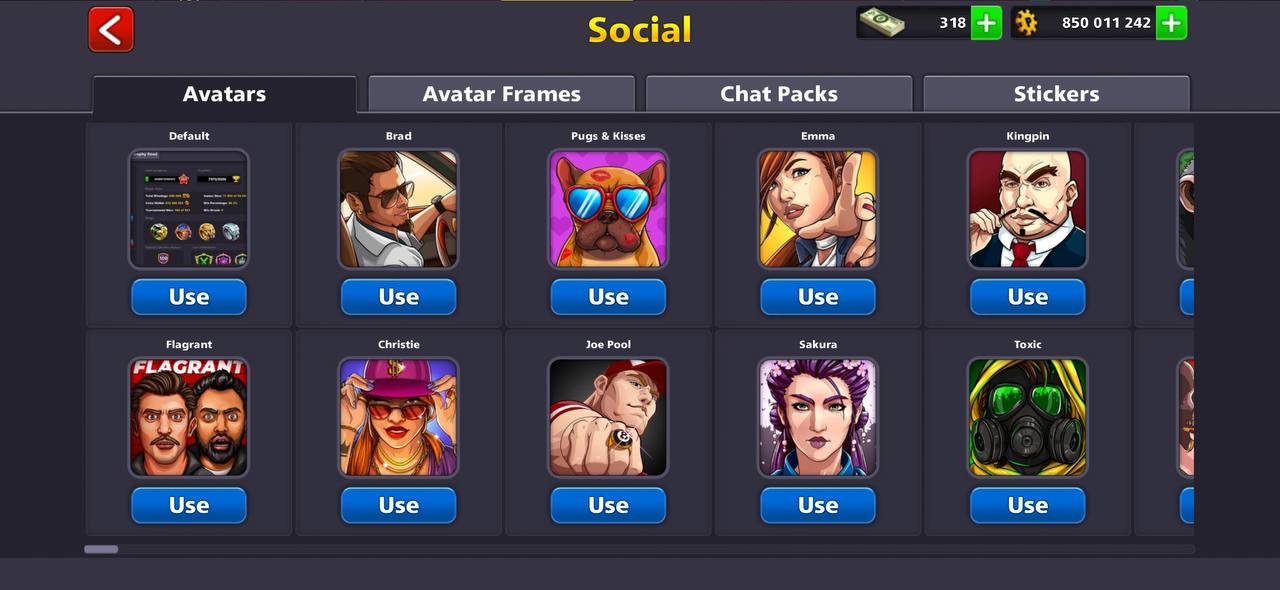Use the Toxic gas mask avatar
Screen dimensions: 1280x590
pyautogui.click(x=1027, y=505)
